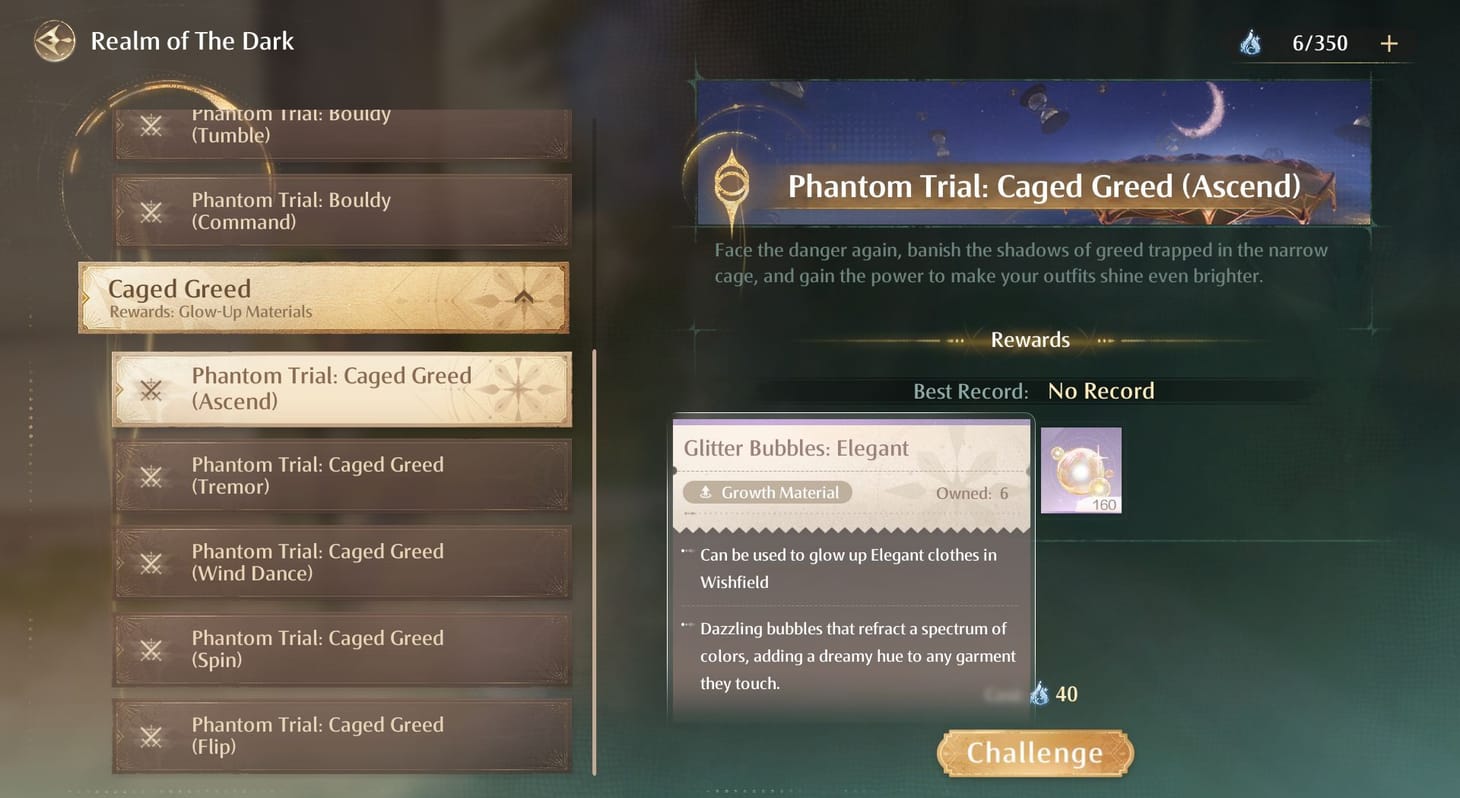Click the marker icon on Bouldy (Tumble) entry
Screen dimensions: 1460x798
150,125
